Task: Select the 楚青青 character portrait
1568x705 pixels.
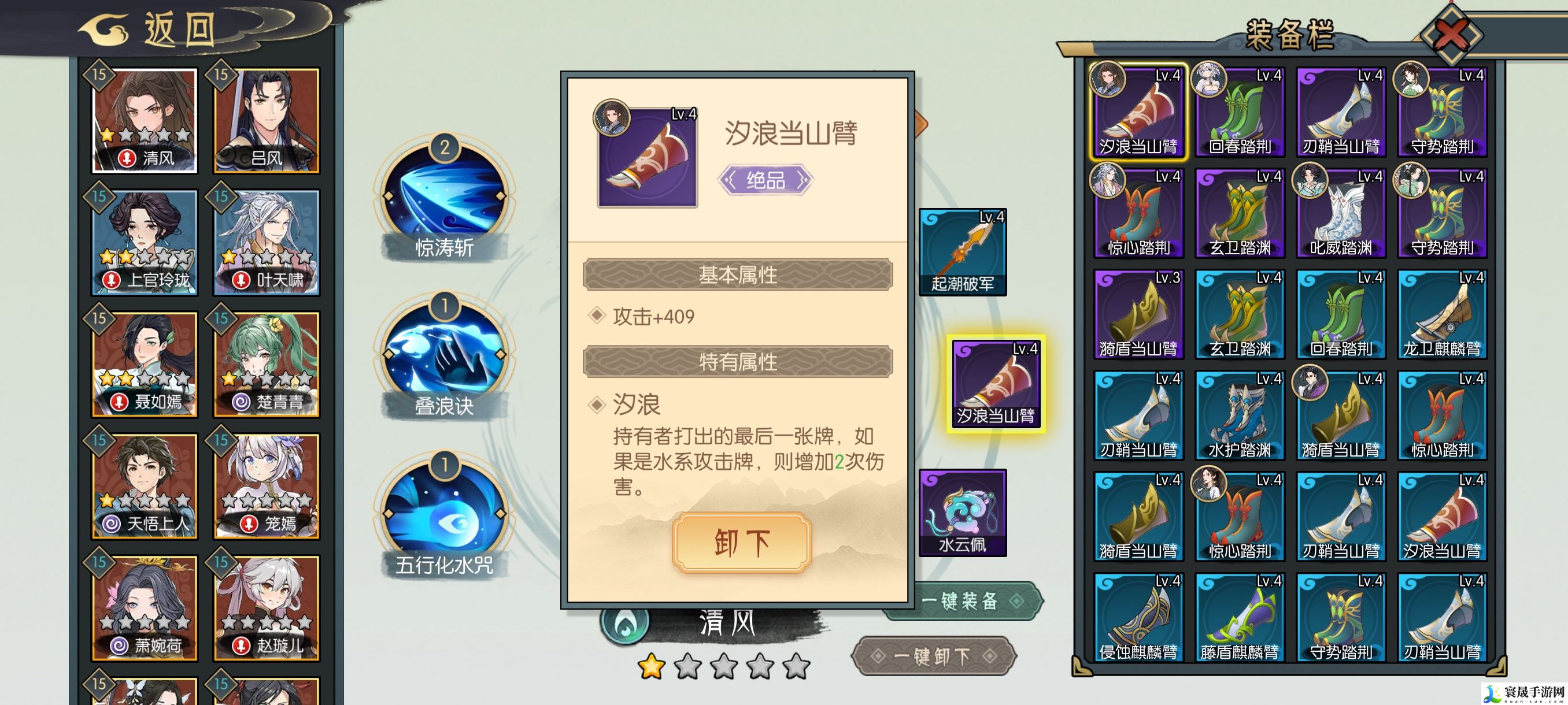Action: pyautogui.click(x=266, y=365)
